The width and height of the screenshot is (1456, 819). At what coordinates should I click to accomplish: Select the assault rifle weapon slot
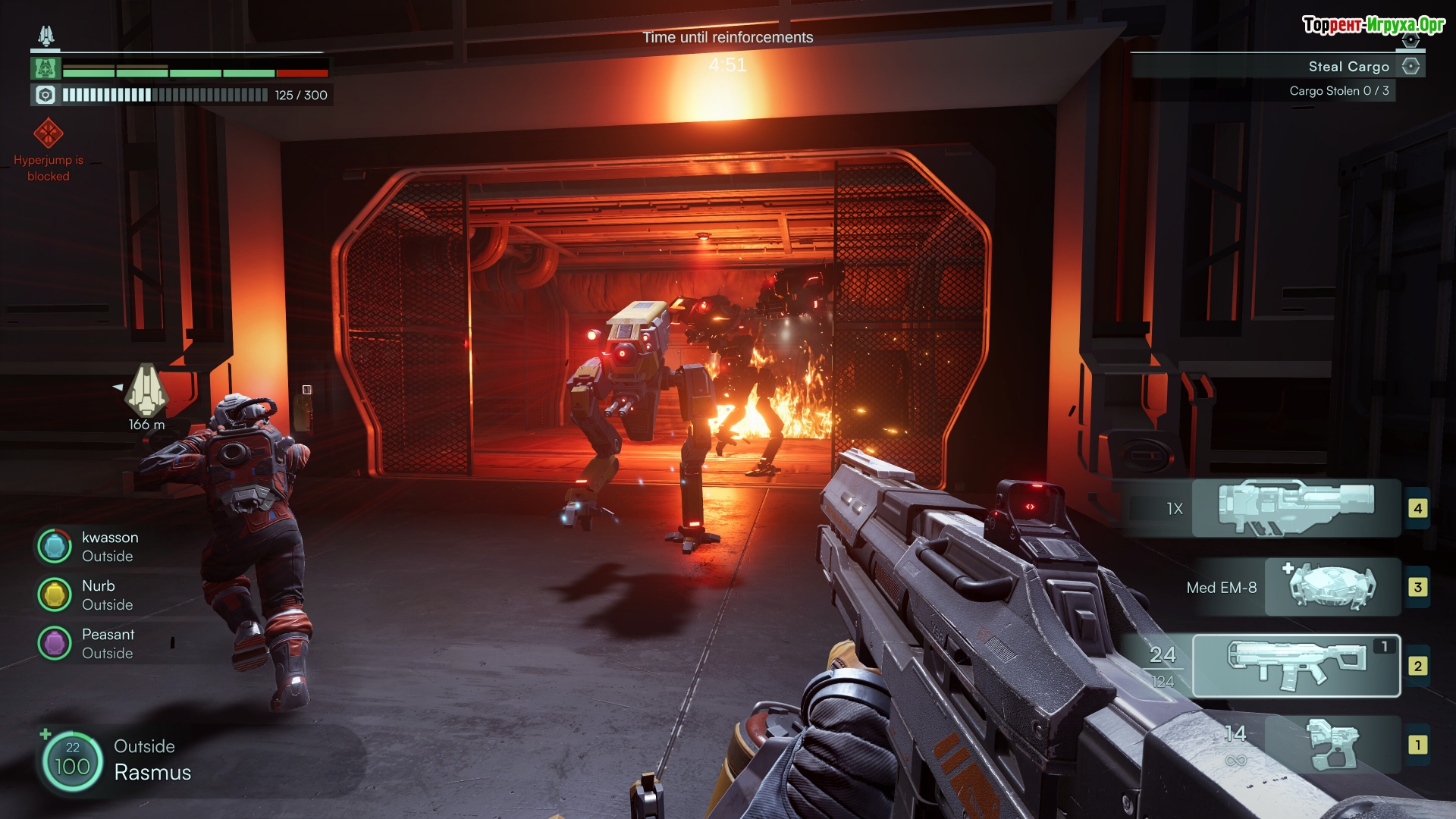[1295, 665]
